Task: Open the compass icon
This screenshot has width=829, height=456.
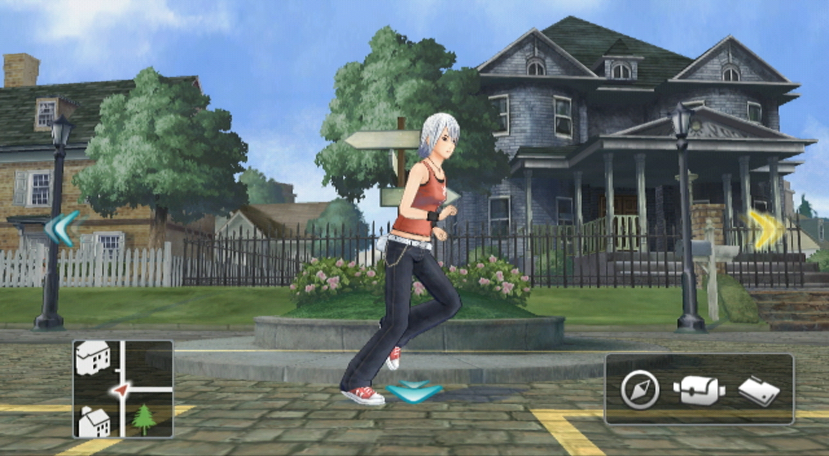Action: pyautogui.click(x=639, y=390)
